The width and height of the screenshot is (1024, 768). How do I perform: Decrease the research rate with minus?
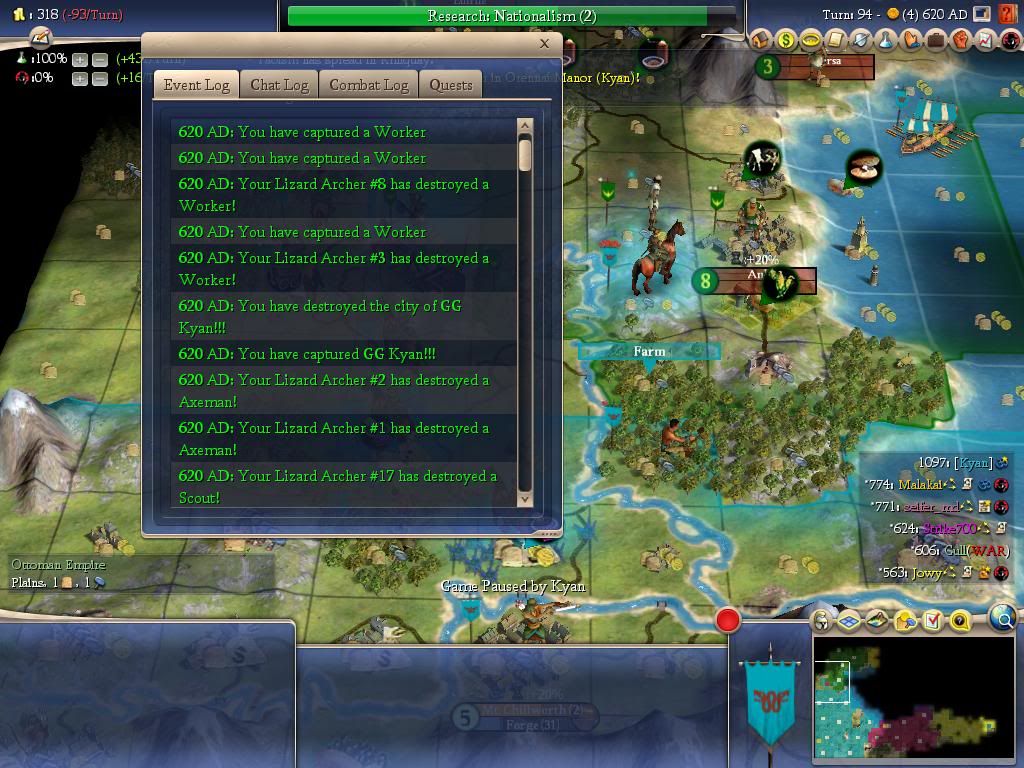[x=99, y=59]
